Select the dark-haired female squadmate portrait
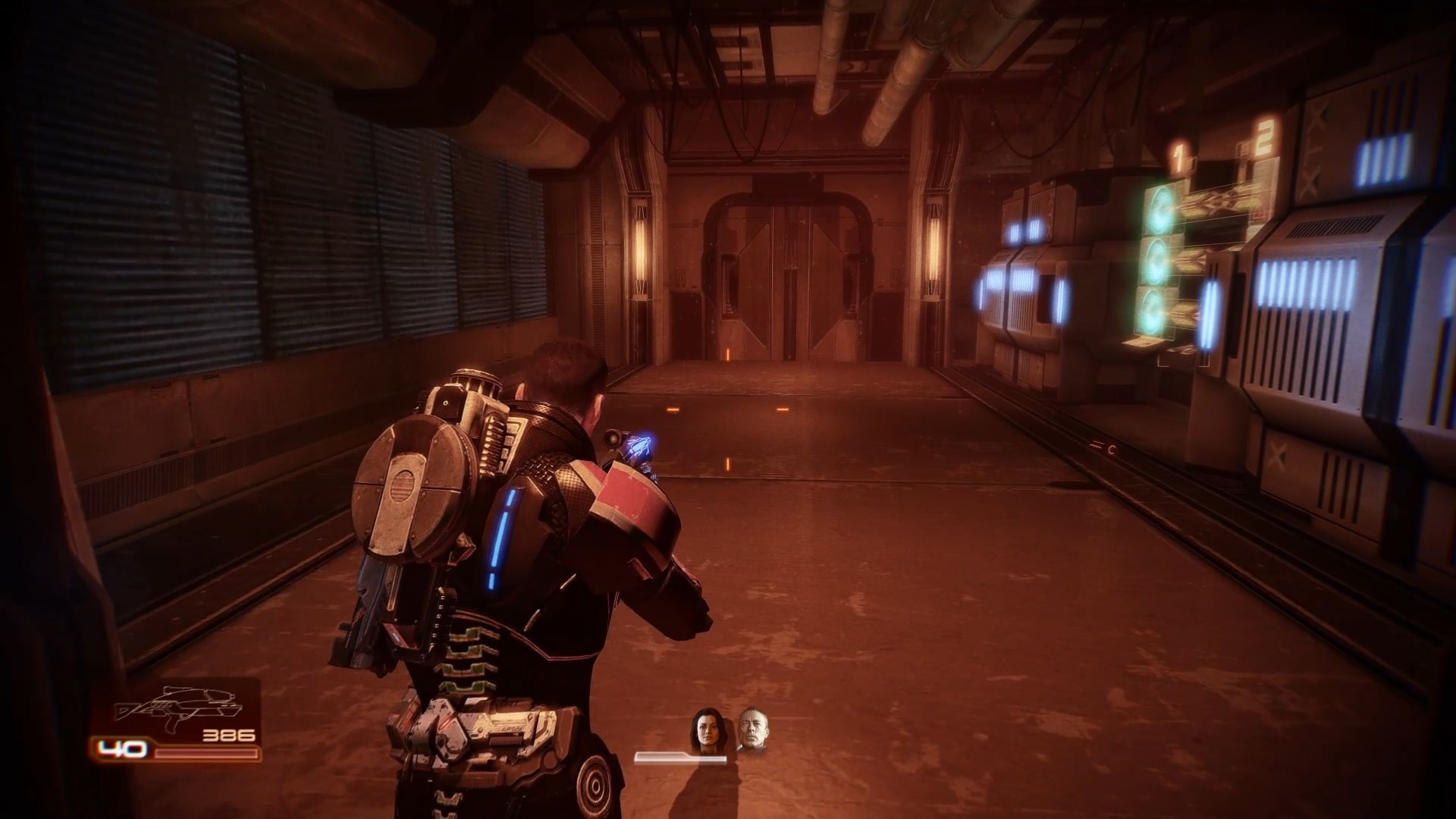 coord(704,731)
